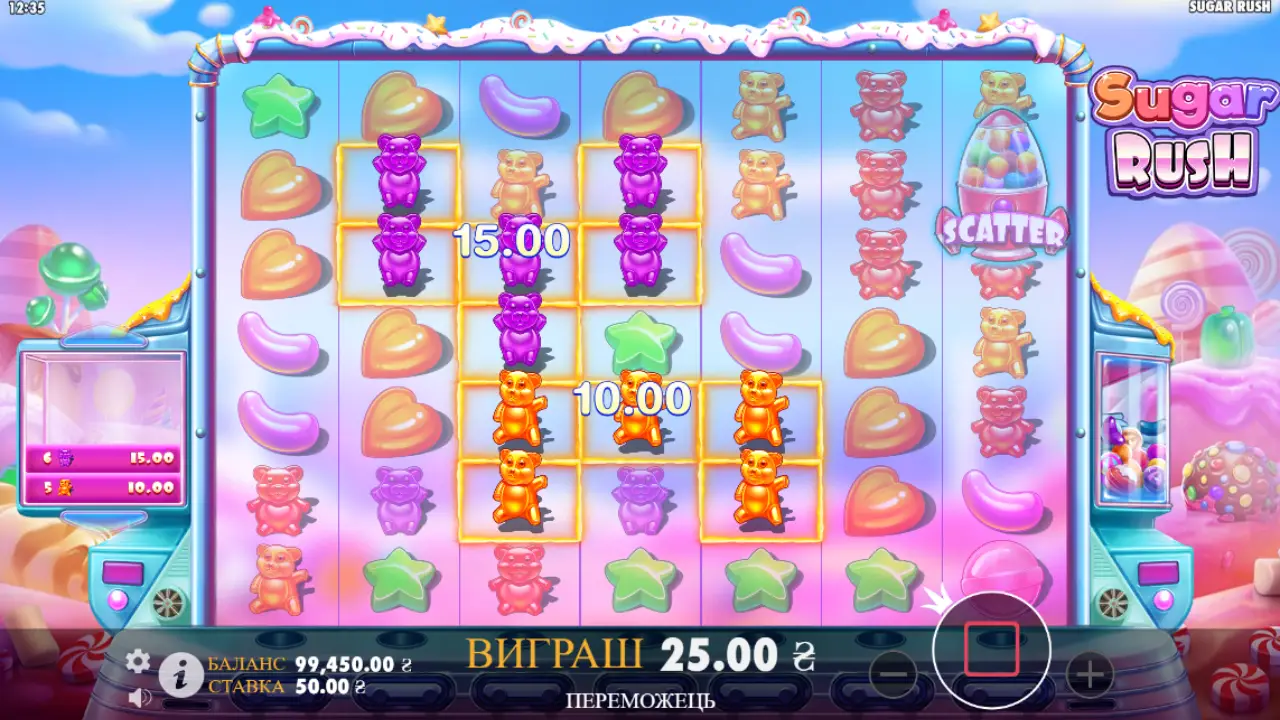The height and width of the screenshot is (720, 1280).
Task: Click the ВИГРАШ 25.00 win display
Action: [x=640, y=656]
